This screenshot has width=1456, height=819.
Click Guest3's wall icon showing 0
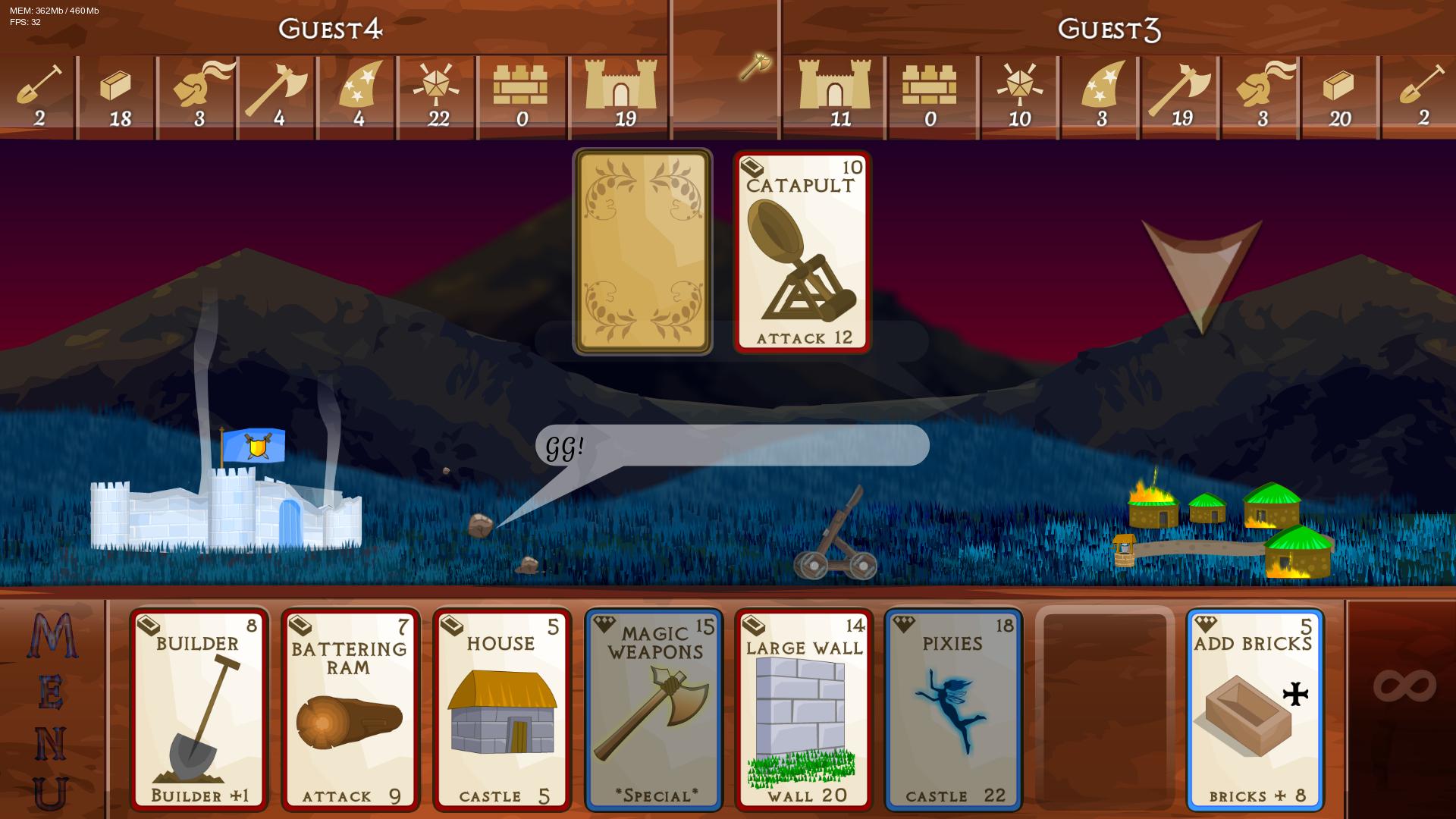pos(930,87)
